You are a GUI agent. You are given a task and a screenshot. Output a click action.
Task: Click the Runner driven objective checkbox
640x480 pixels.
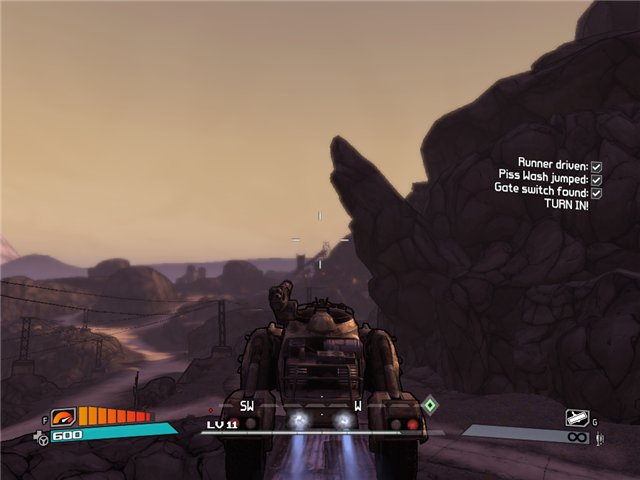[596, 165]
